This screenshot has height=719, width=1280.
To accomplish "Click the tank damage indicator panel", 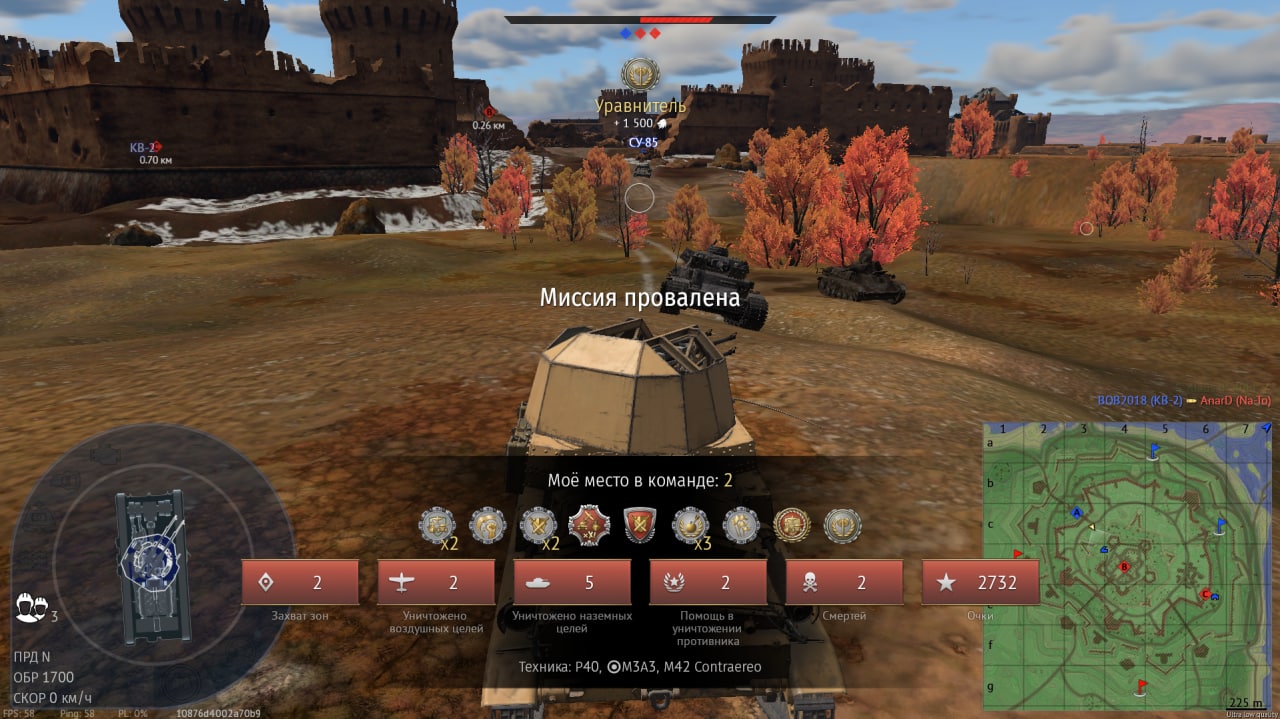I will (151, 565).
